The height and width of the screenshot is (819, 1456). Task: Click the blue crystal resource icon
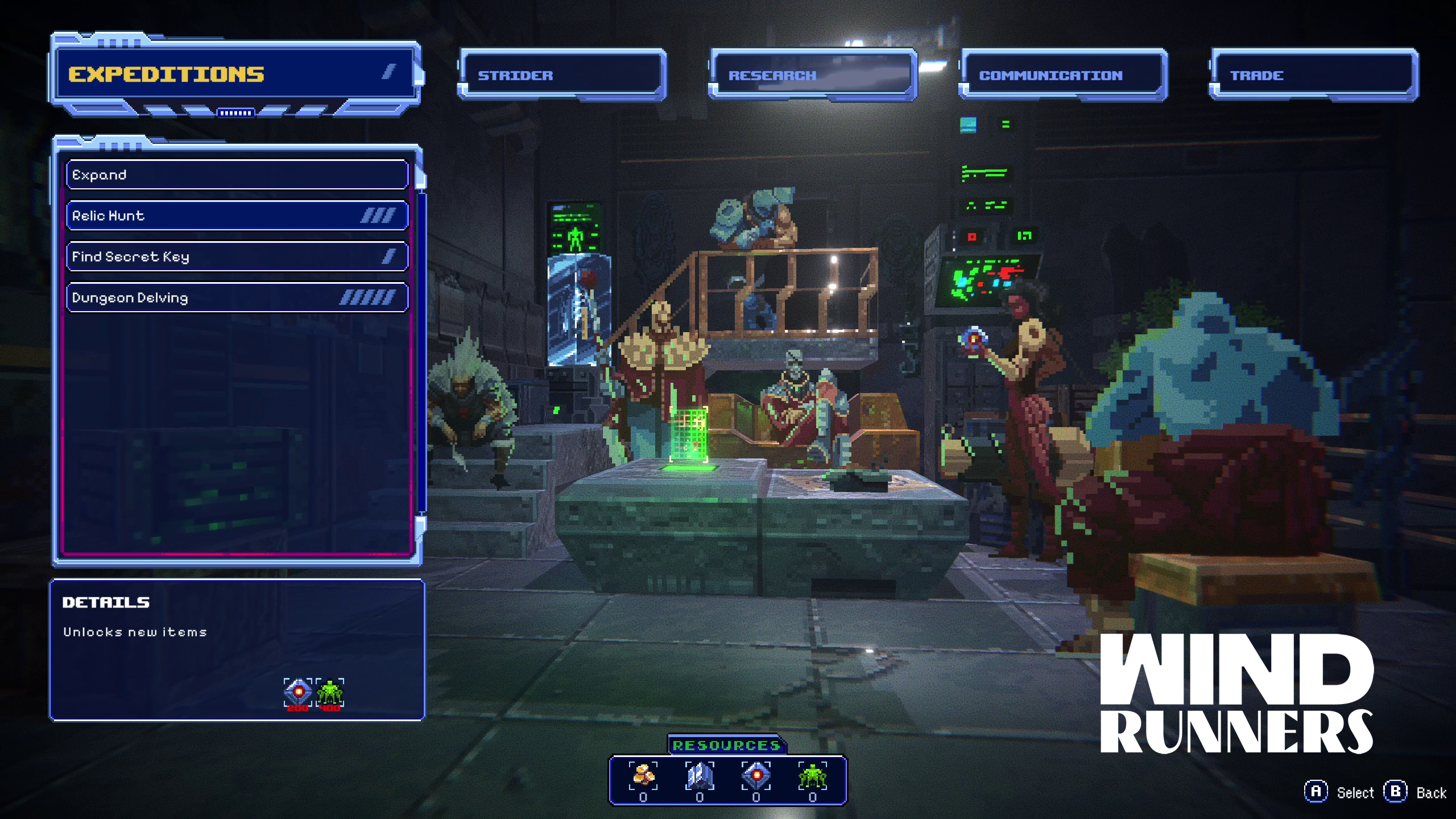(x=700, y=776)
